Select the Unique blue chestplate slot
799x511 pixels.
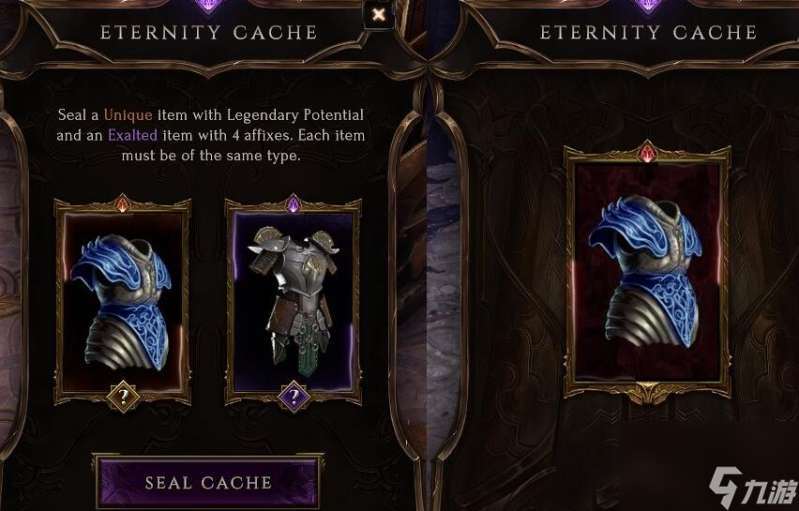click(122, 294)
